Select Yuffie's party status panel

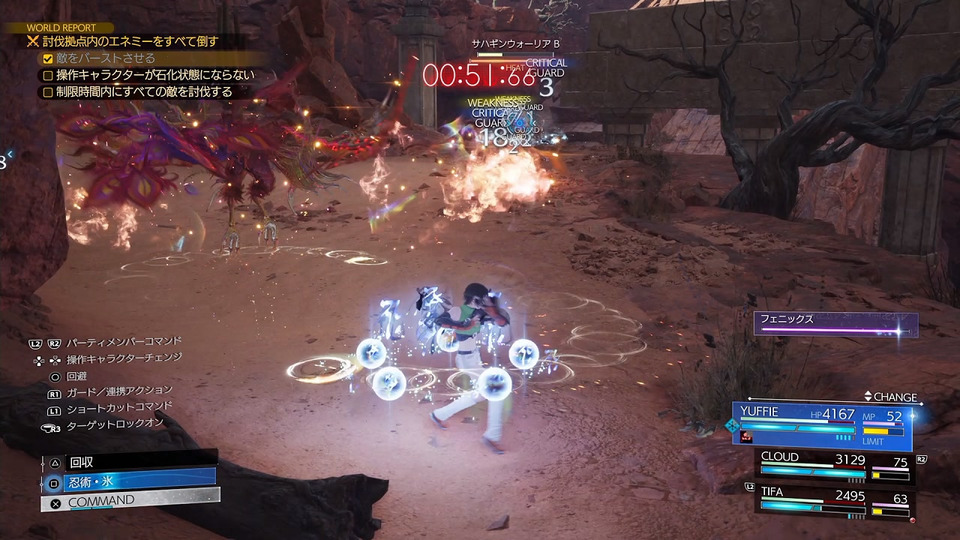[x=822, y=426]
